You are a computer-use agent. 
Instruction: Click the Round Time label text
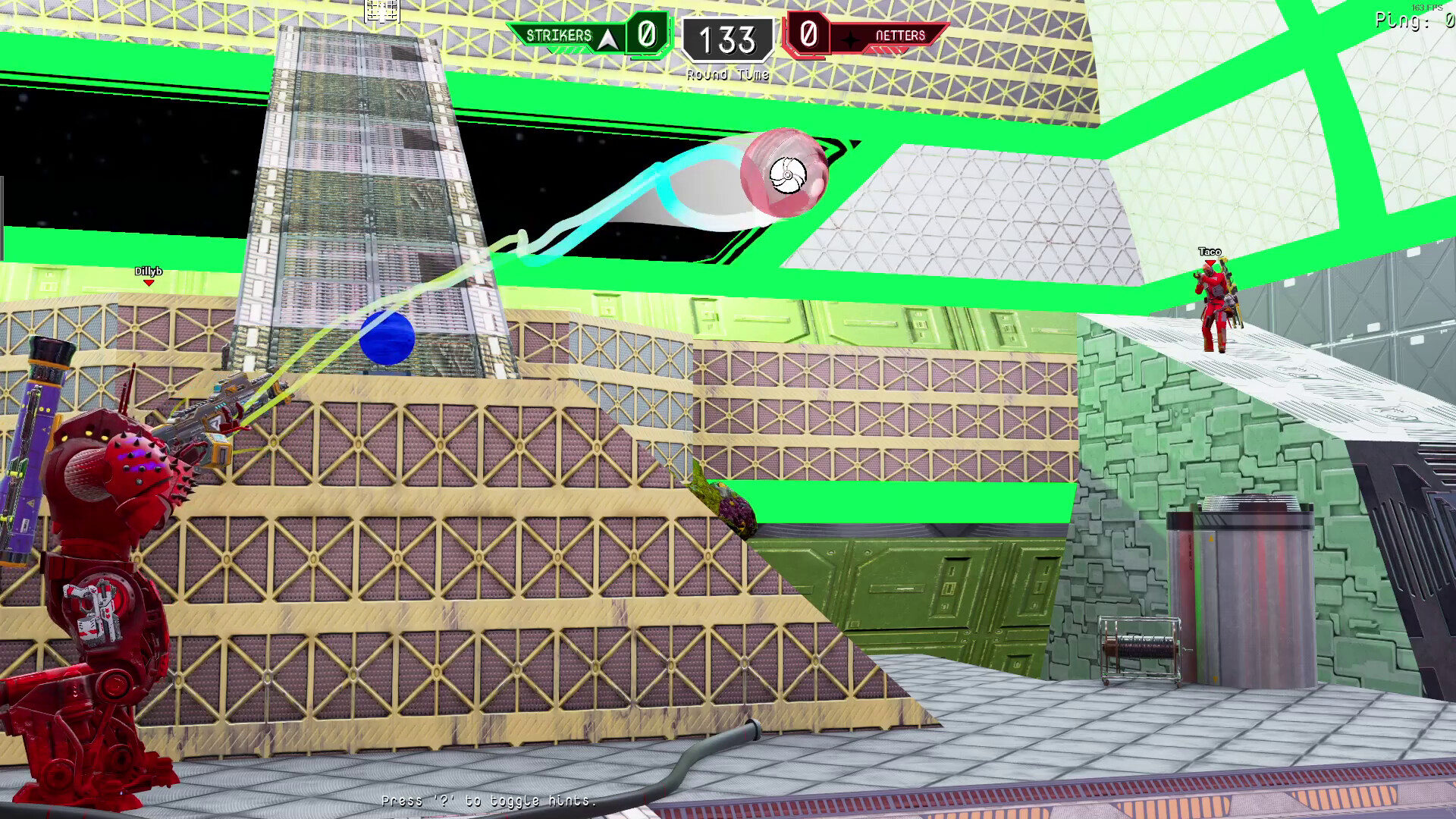click(727, 75)
